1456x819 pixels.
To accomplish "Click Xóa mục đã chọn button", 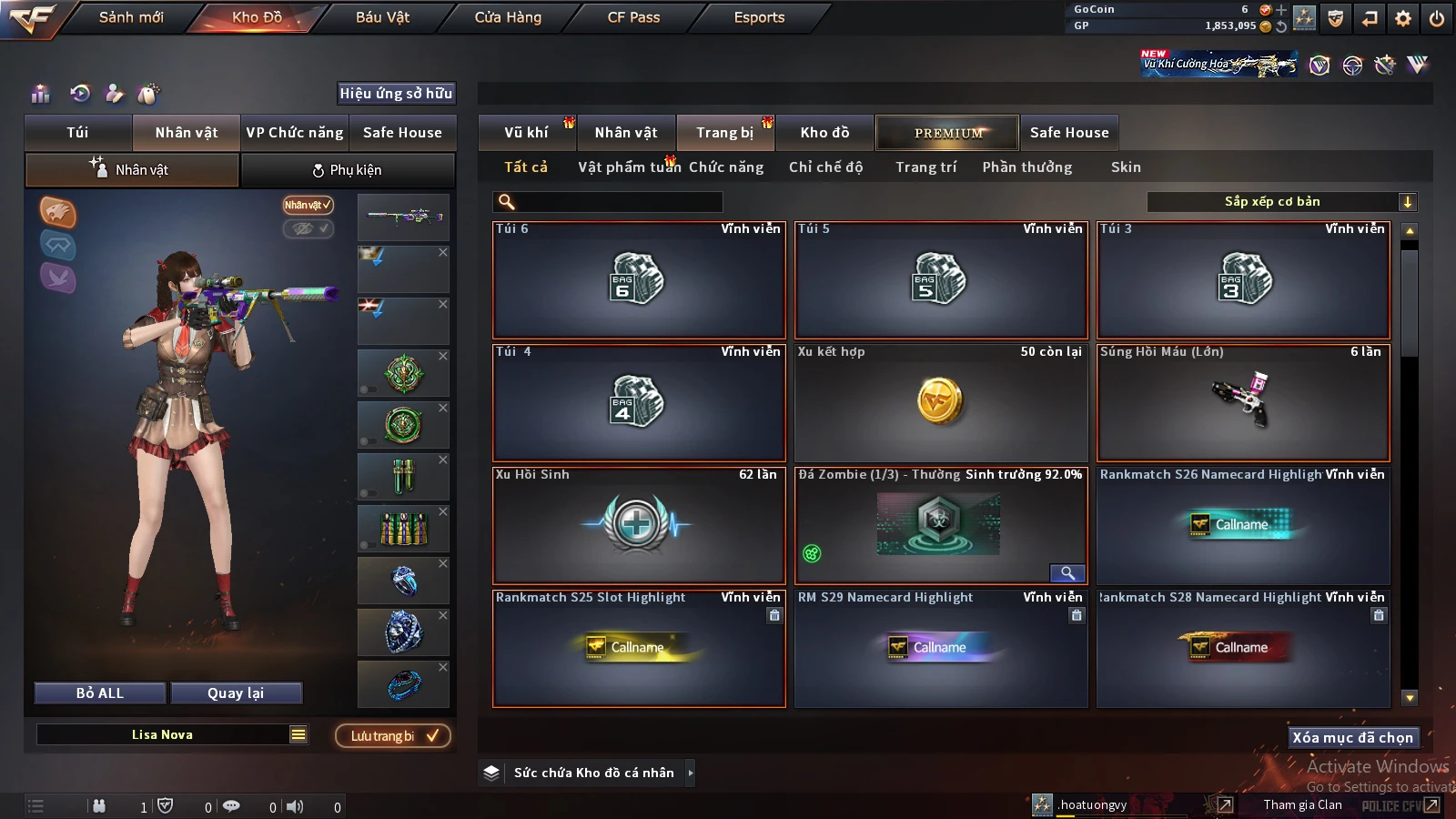I will click(1353, 737).
